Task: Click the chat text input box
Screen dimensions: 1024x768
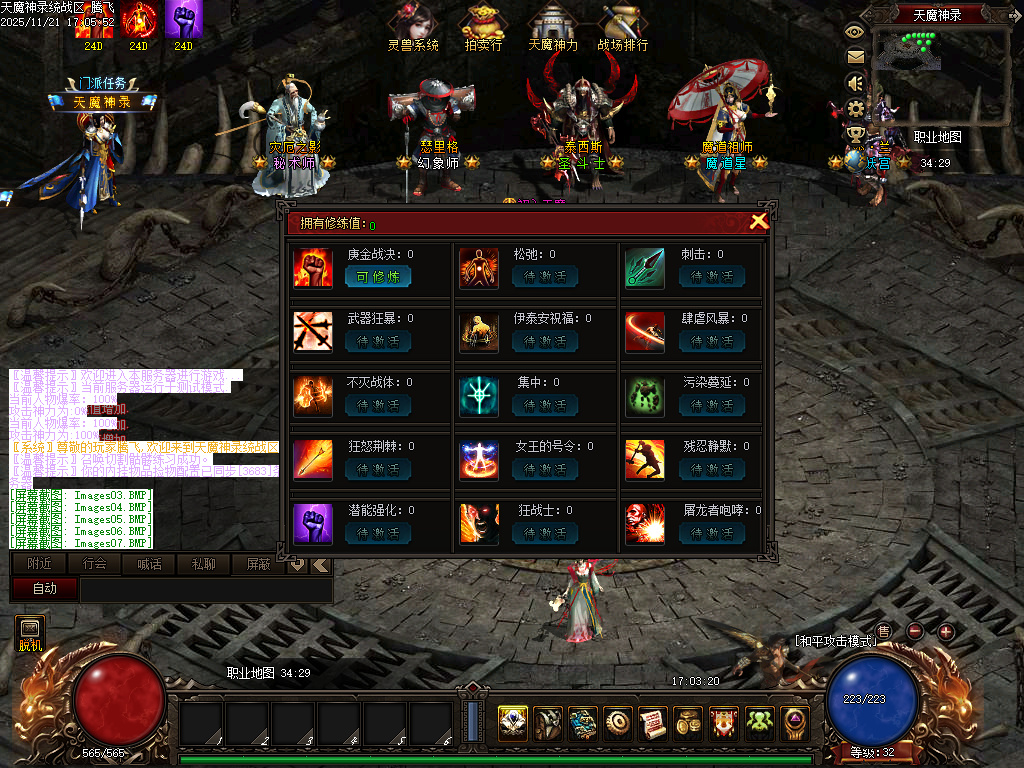Action: point(205,590)
